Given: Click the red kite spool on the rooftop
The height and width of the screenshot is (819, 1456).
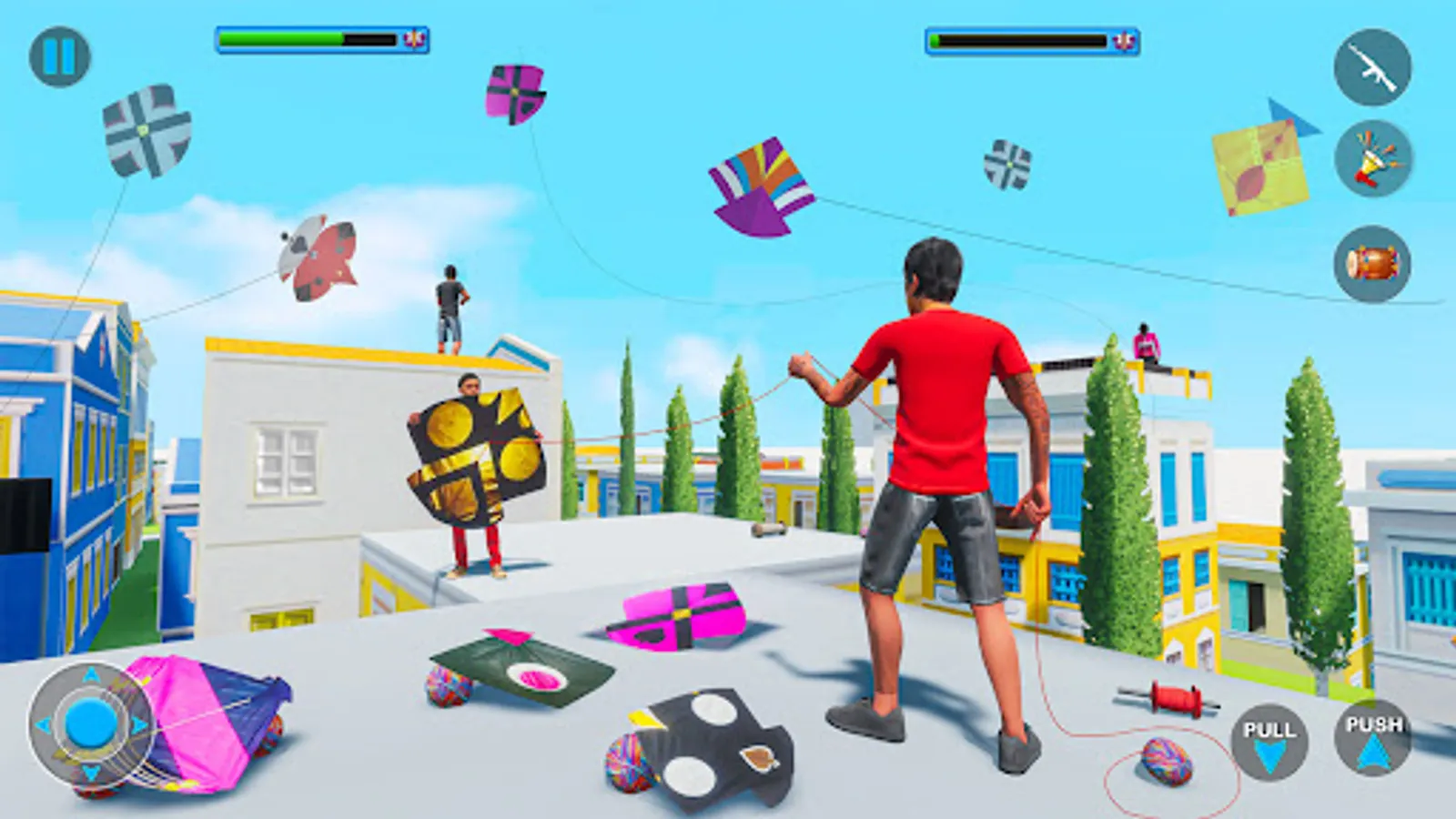Looking at the screenshot, I should click(x=1174, y=699).
